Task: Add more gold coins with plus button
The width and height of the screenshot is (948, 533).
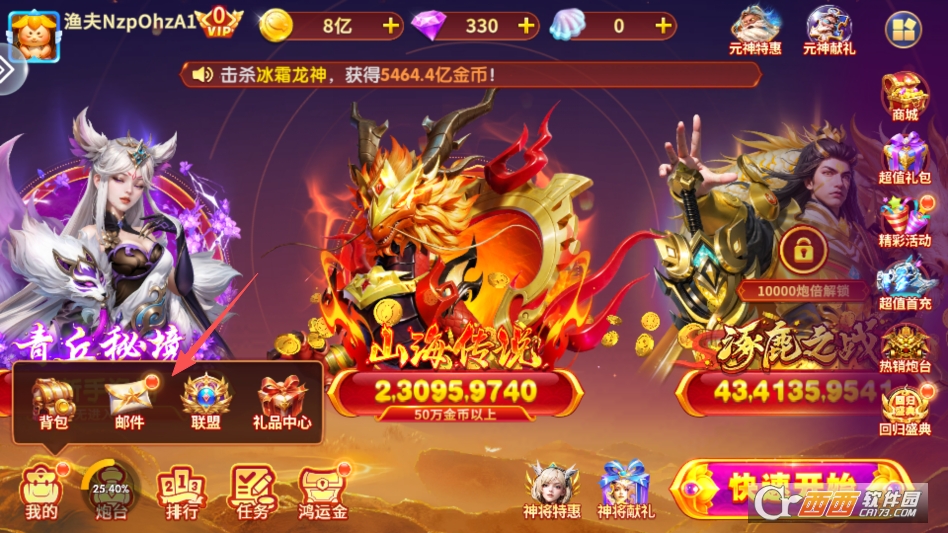Action: (390, 25)
